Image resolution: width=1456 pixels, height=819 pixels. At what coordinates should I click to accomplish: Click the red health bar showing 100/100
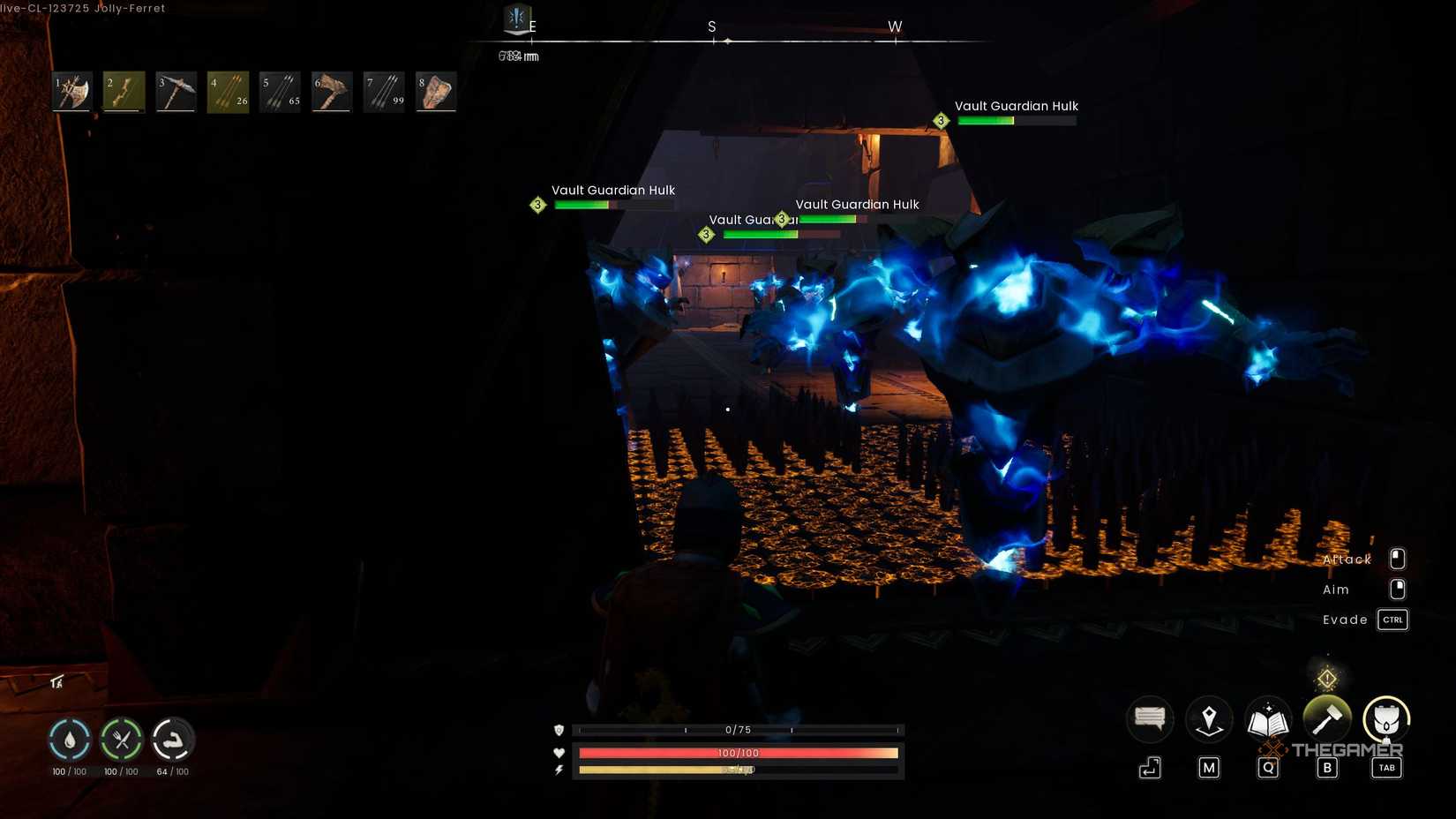click(738, 753)
